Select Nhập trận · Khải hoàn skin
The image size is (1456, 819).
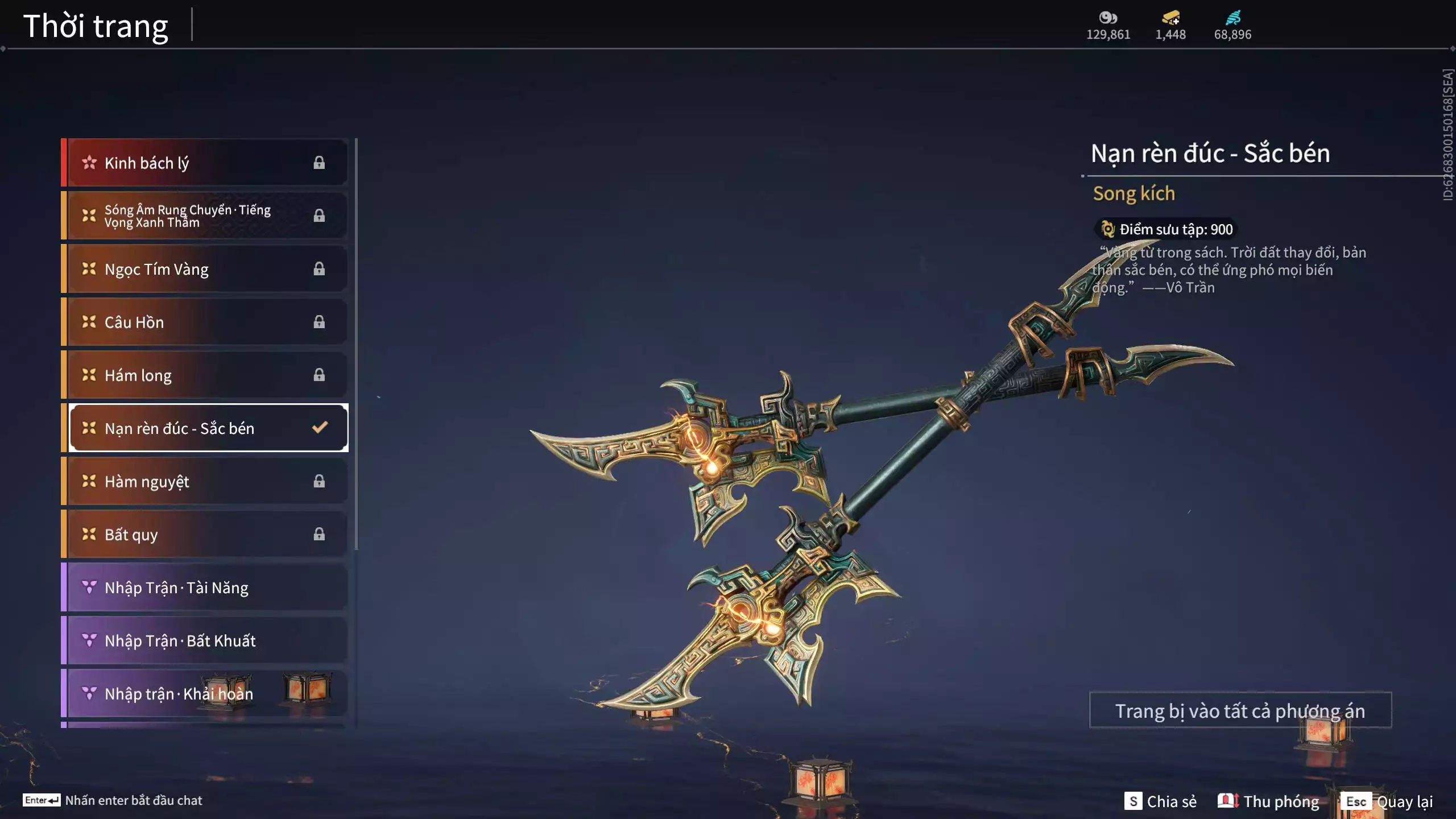(205, 693)
